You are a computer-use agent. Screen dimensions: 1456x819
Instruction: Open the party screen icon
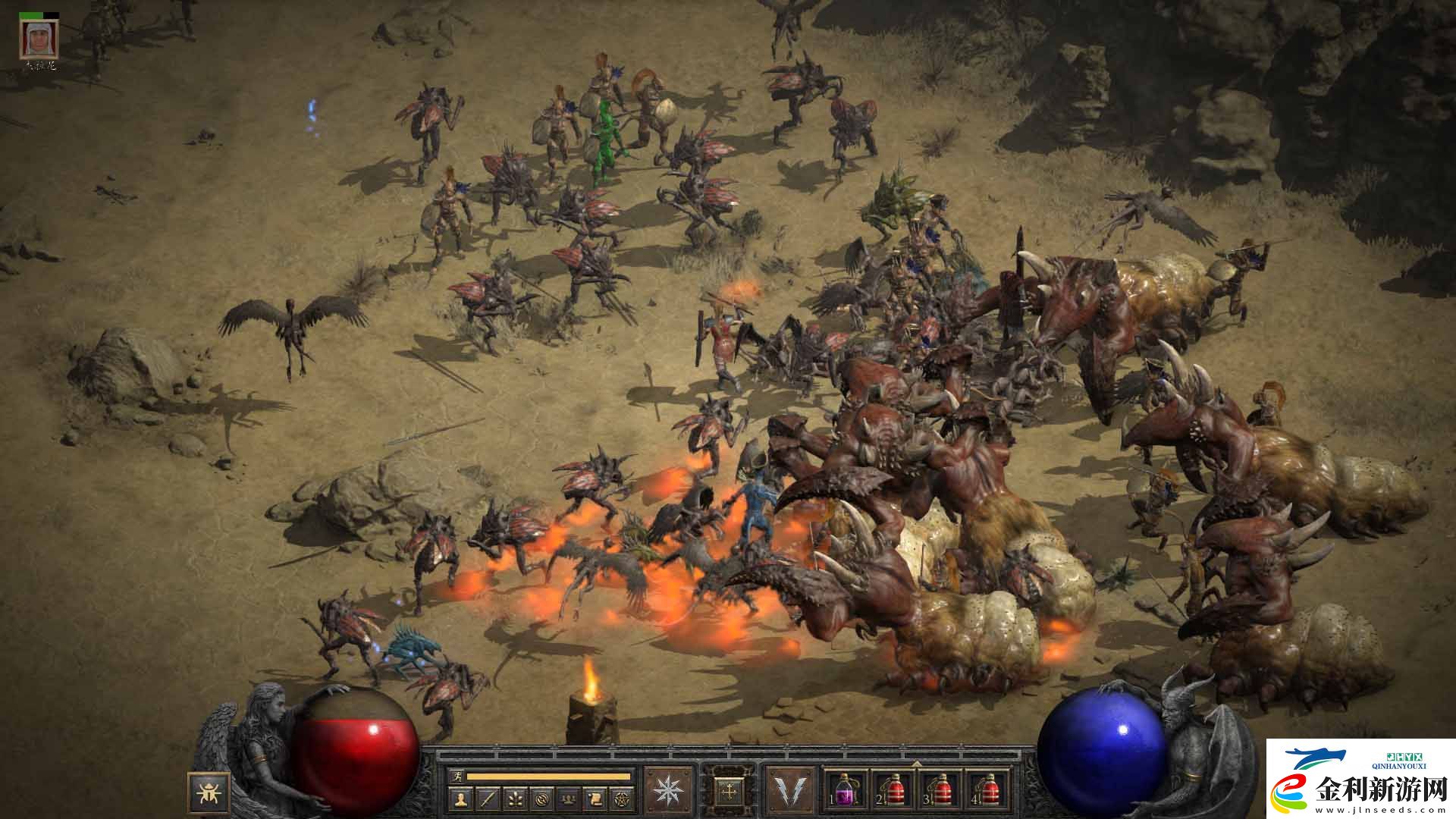coord(570,798)
